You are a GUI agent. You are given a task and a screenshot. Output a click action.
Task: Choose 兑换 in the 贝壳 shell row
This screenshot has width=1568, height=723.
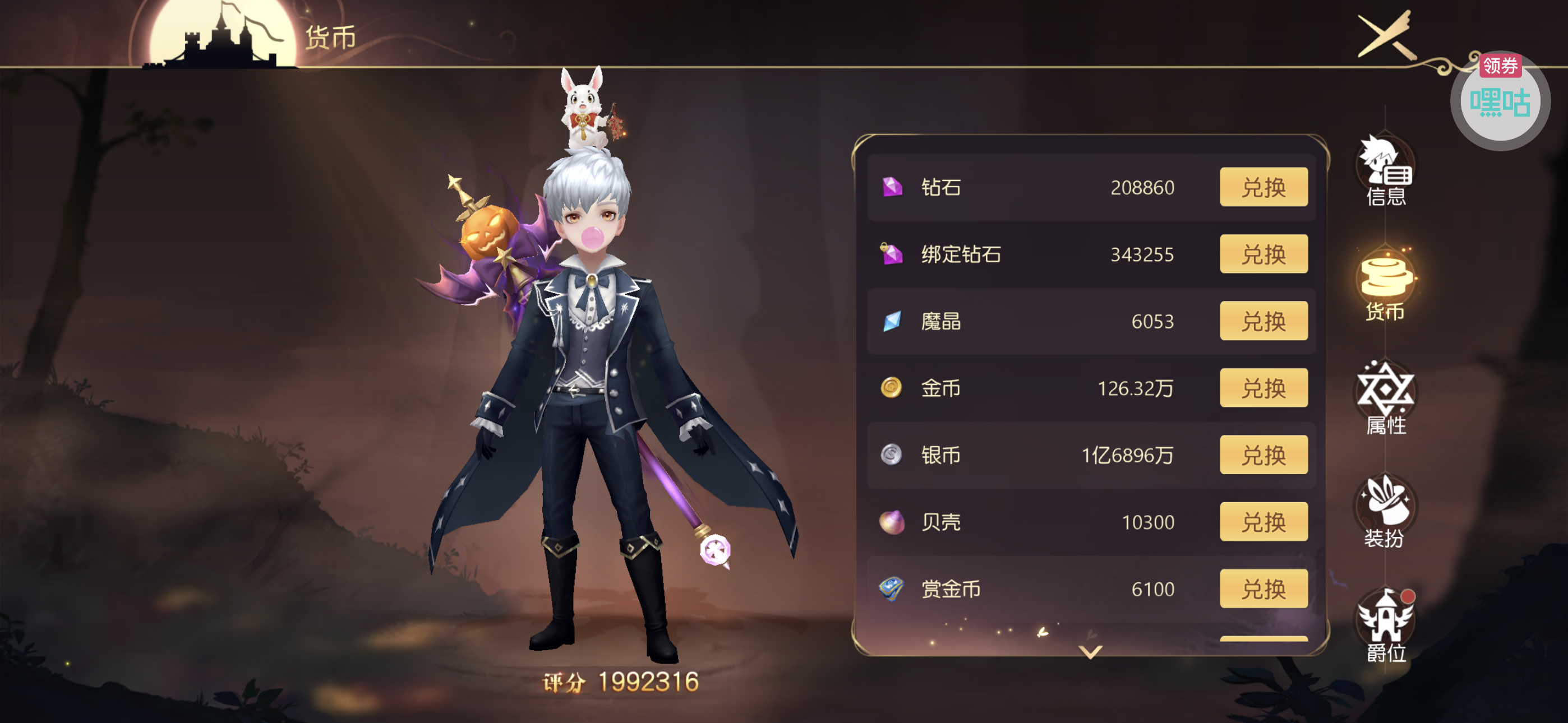click(1263, 522)
